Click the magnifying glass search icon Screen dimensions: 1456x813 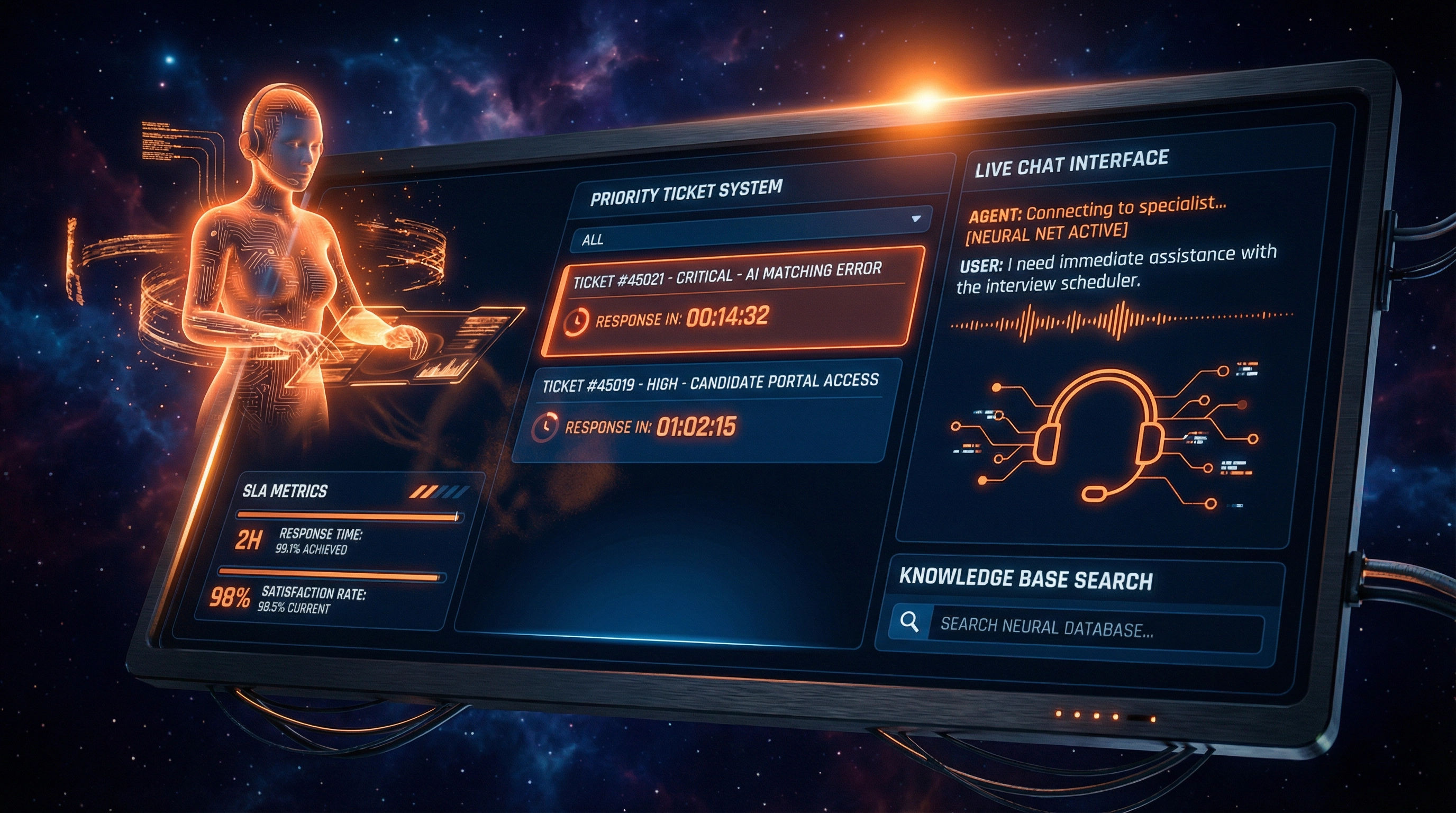pos(909,622)
